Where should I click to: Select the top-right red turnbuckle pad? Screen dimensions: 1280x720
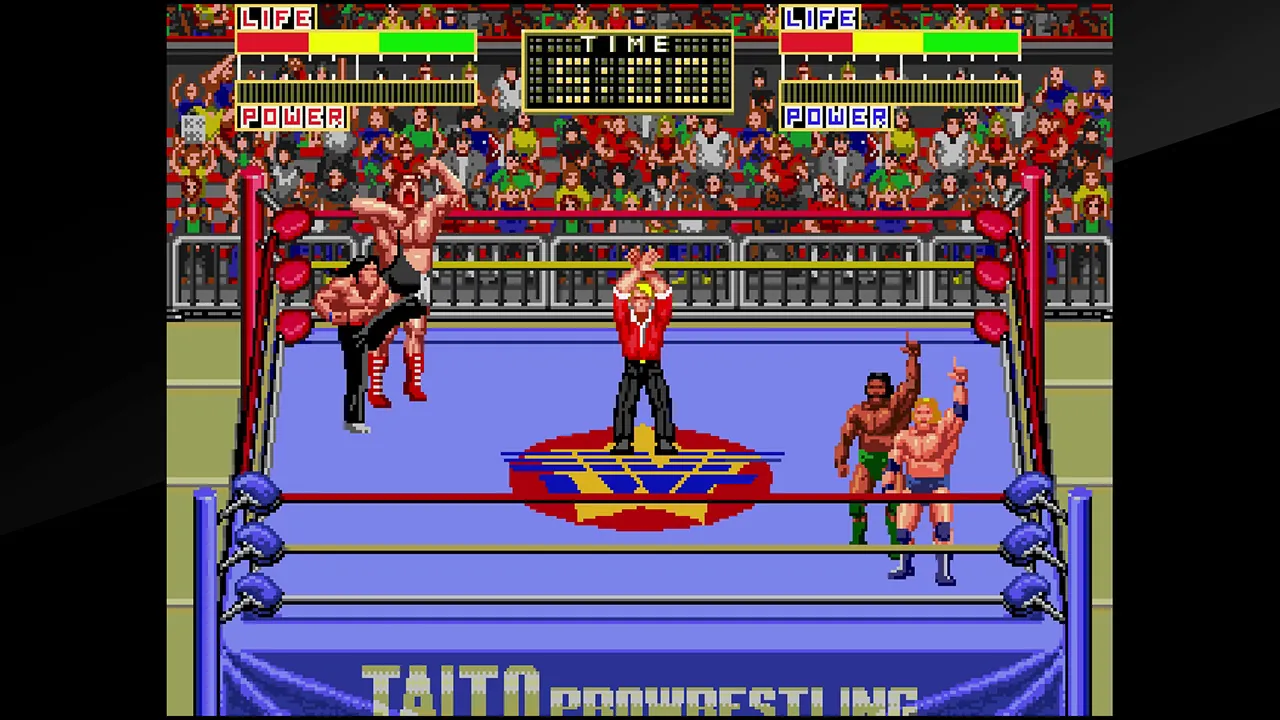pyautogui.click(x=990, y=225)
